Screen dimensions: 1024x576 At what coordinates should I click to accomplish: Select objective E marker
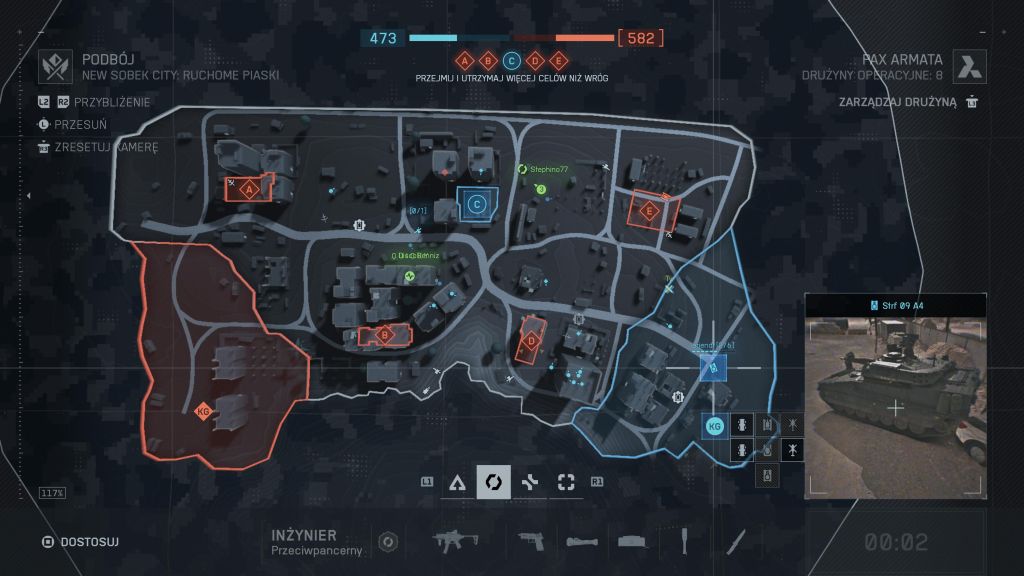(650, 211)
